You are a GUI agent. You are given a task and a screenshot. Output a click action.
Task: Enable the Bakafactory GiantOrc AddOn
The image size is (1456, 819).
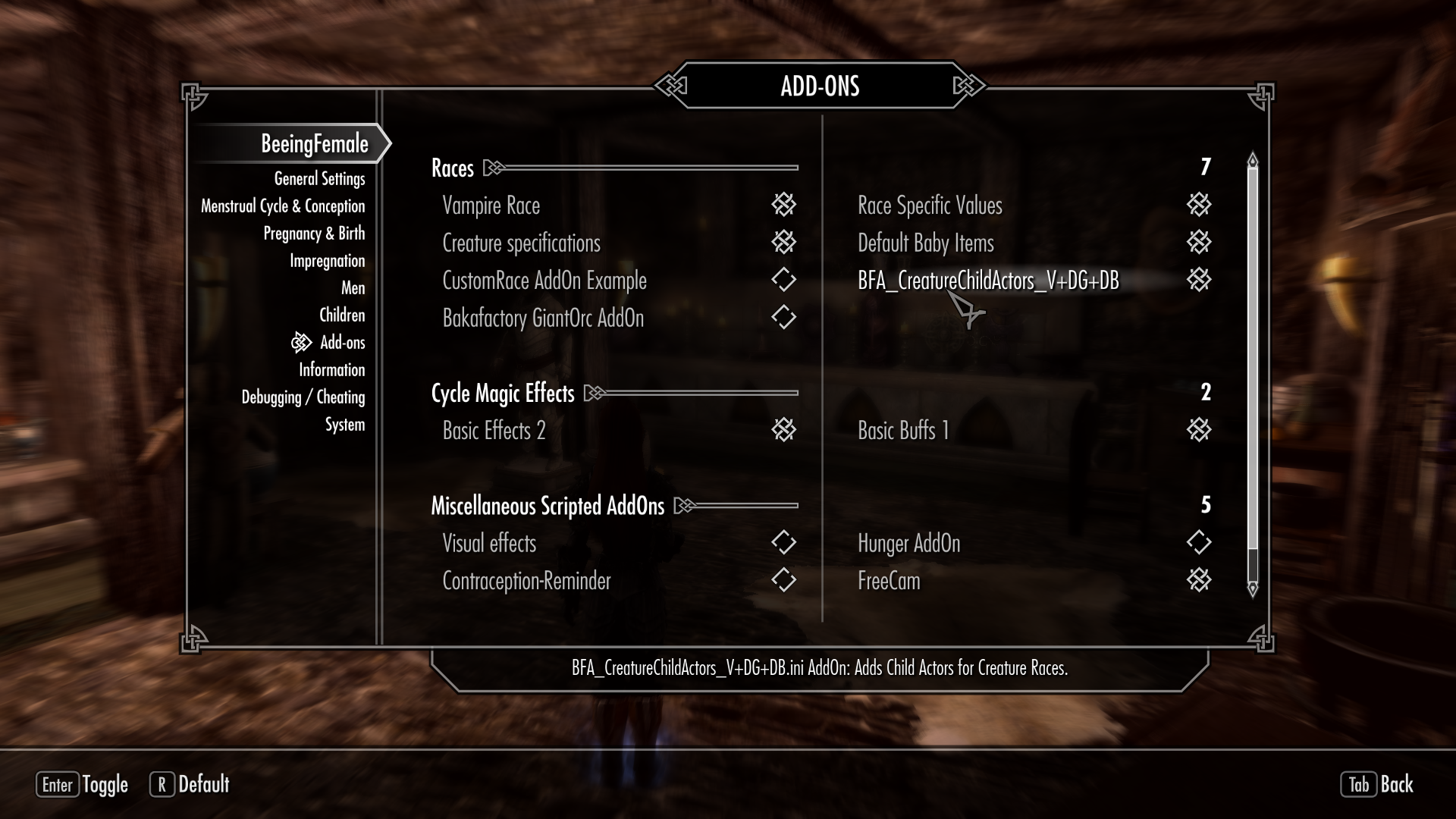pos(784,318)
